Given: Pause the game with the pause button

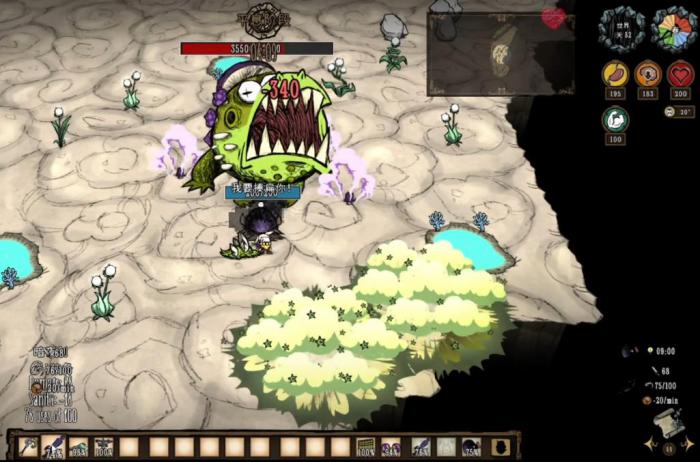Looking at the screenshot, I should point(668,449).
